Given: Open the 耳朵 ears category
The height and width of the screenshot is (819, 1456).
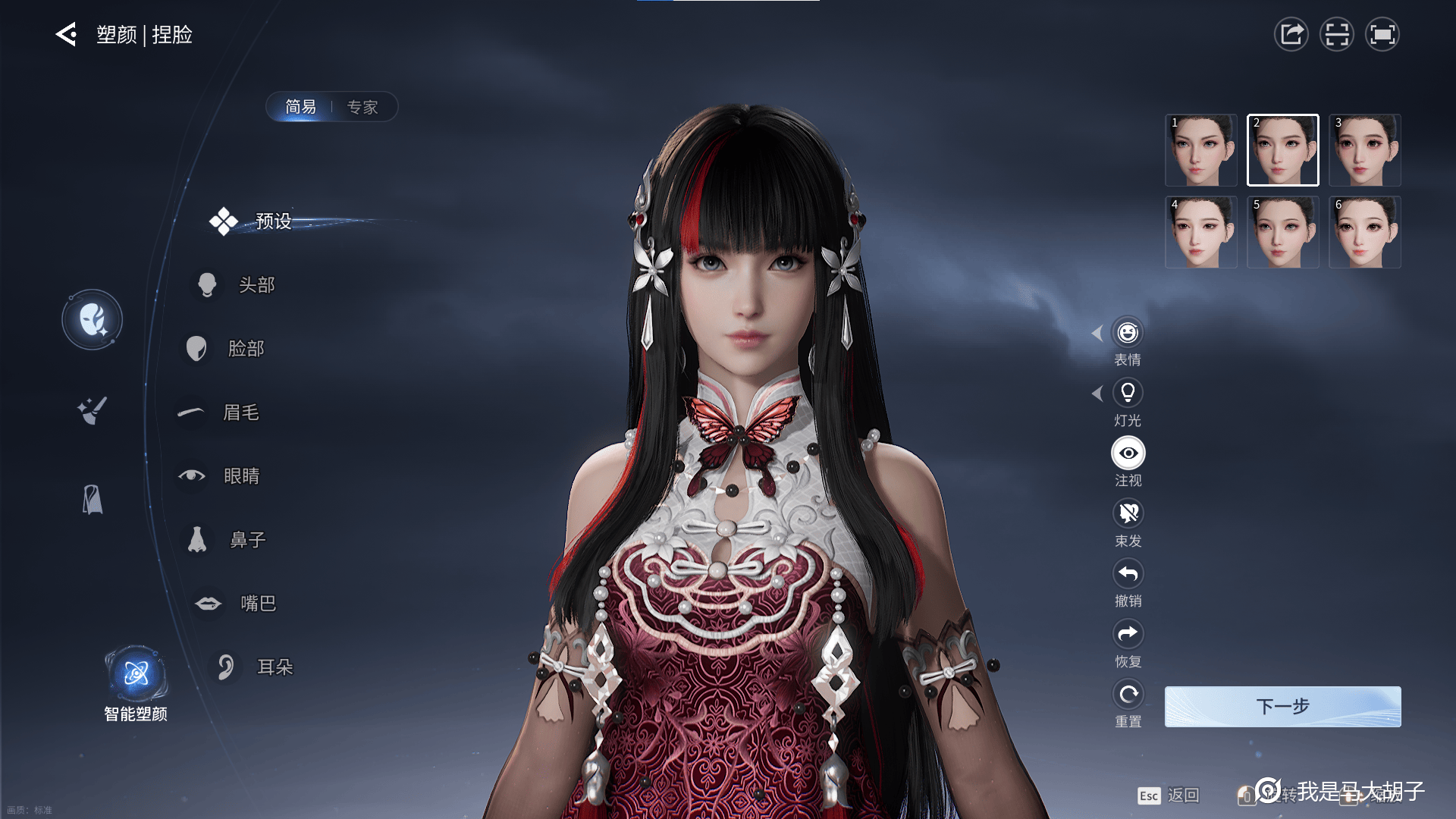Looking at the screenshot, I should coord(274,667).
